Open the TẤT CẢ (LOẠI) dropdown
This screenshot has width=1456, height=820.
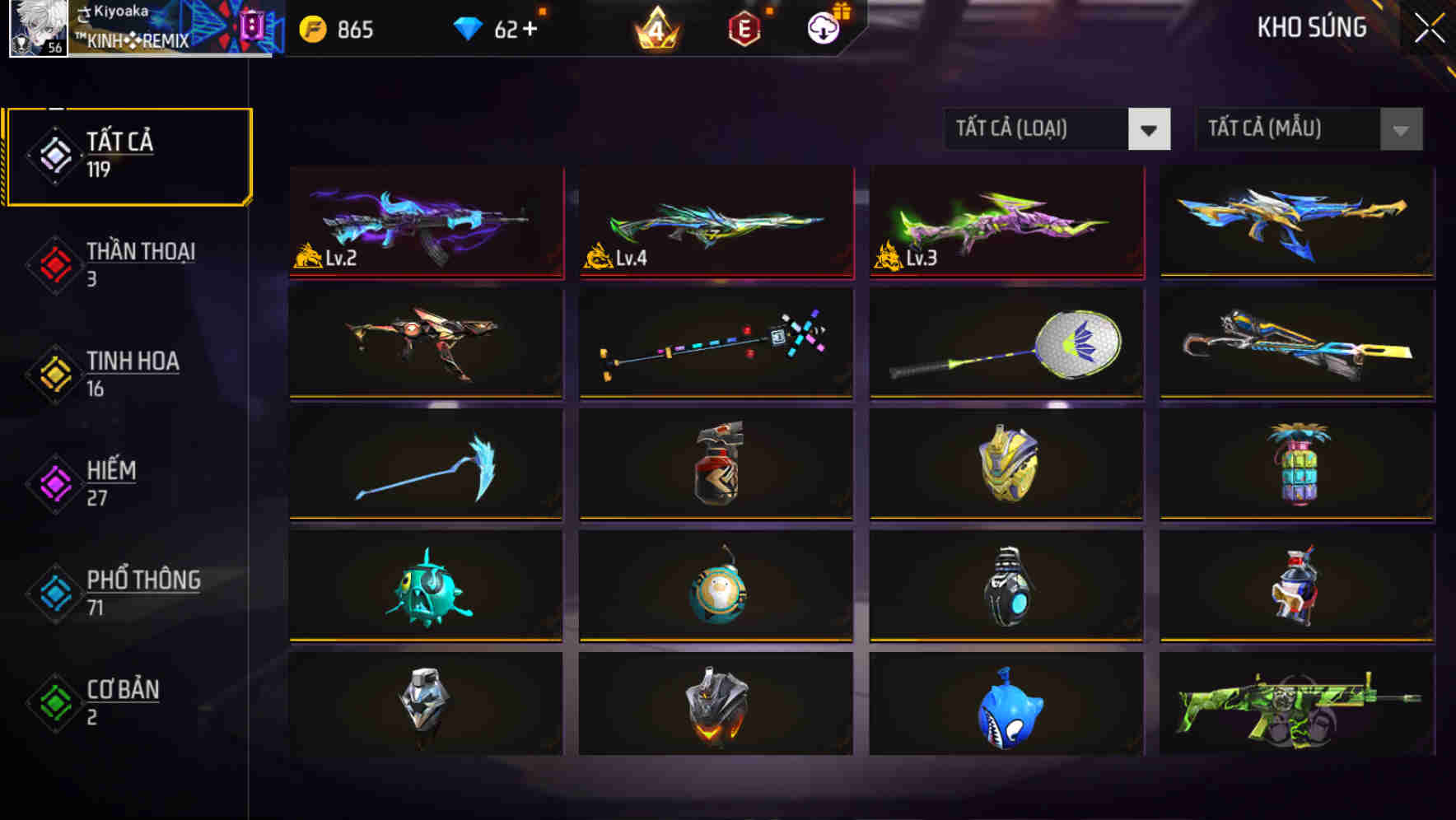(x=1038, y=129)
